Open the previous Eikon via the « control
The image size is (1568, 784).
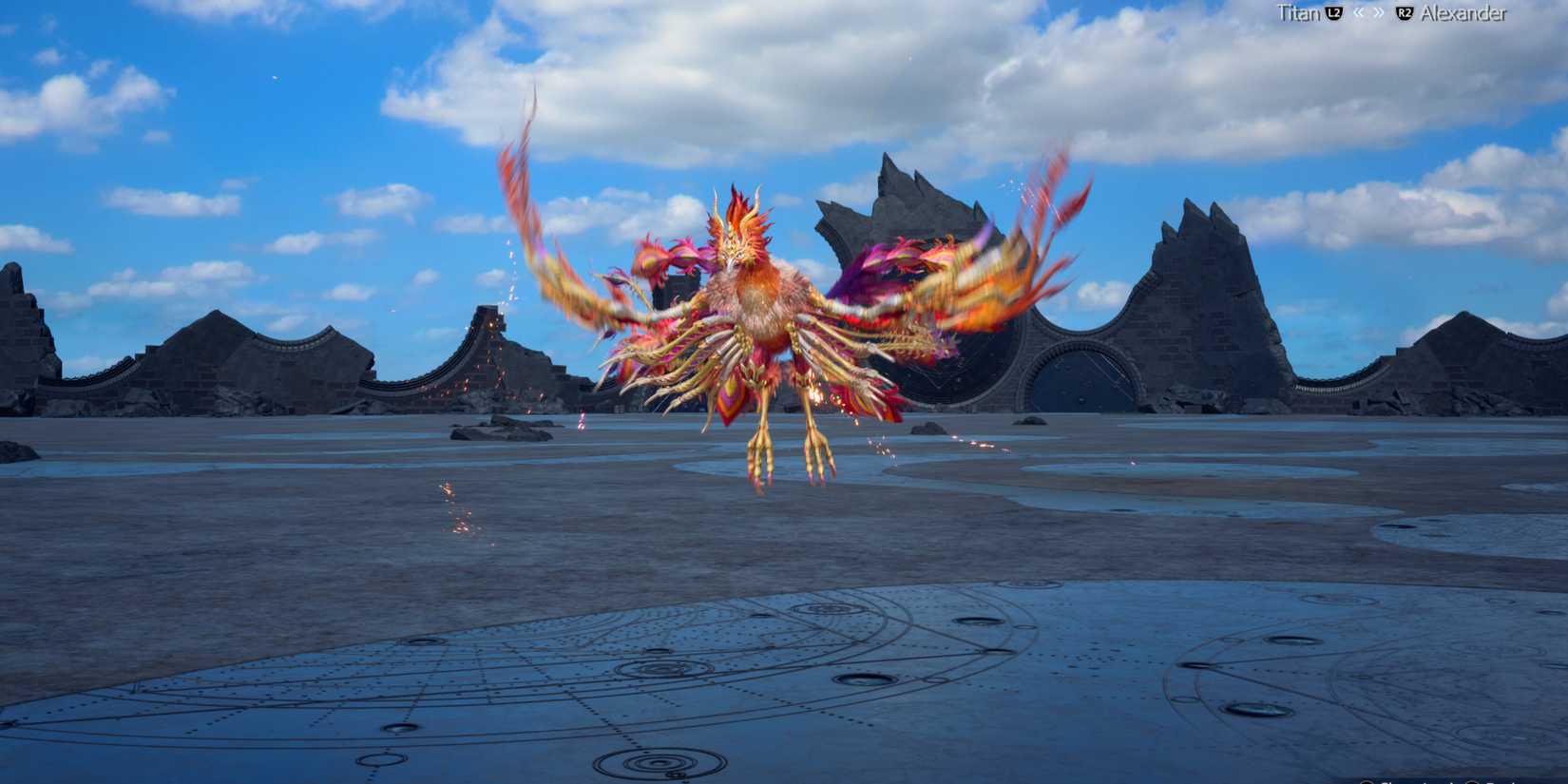click(1360, 13)
